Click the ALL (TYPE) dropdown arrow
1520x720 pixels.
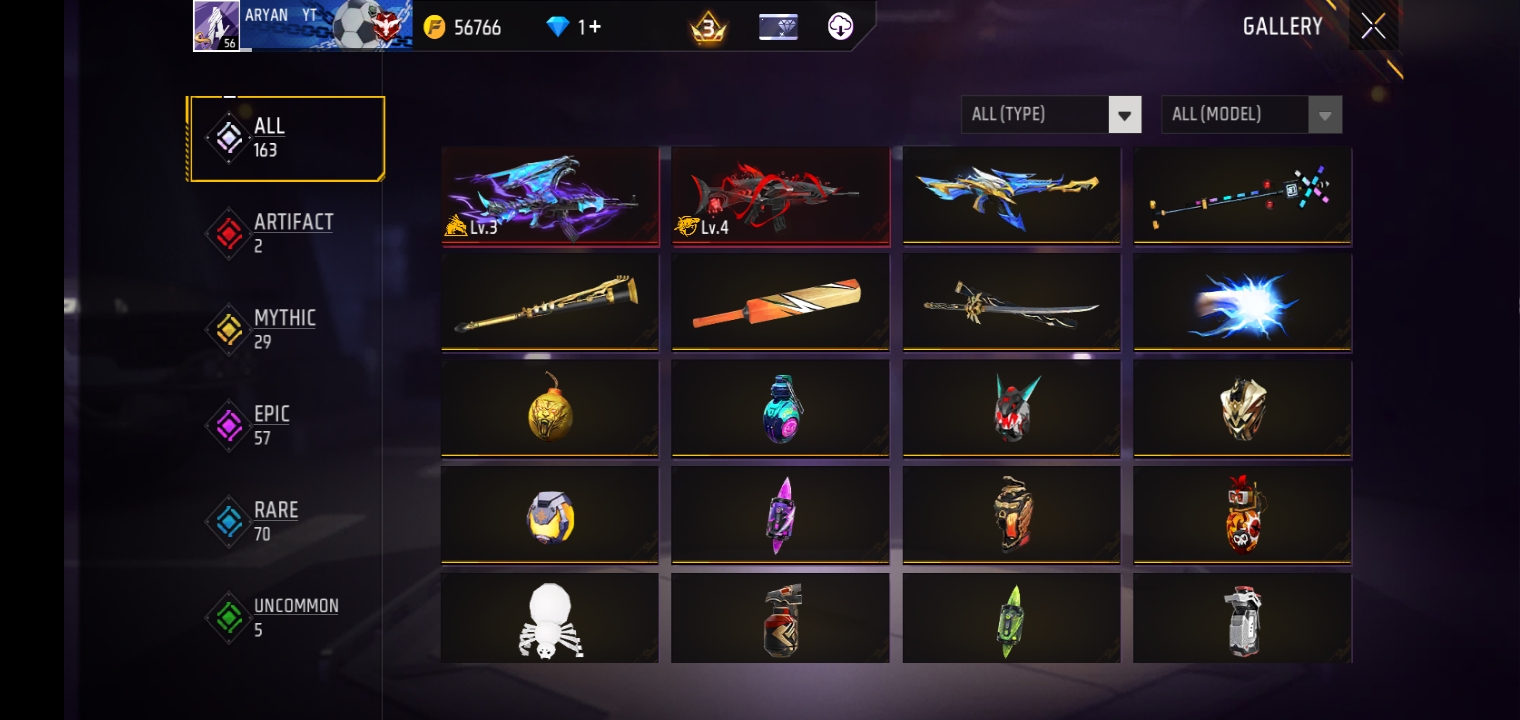[1124, 114]
